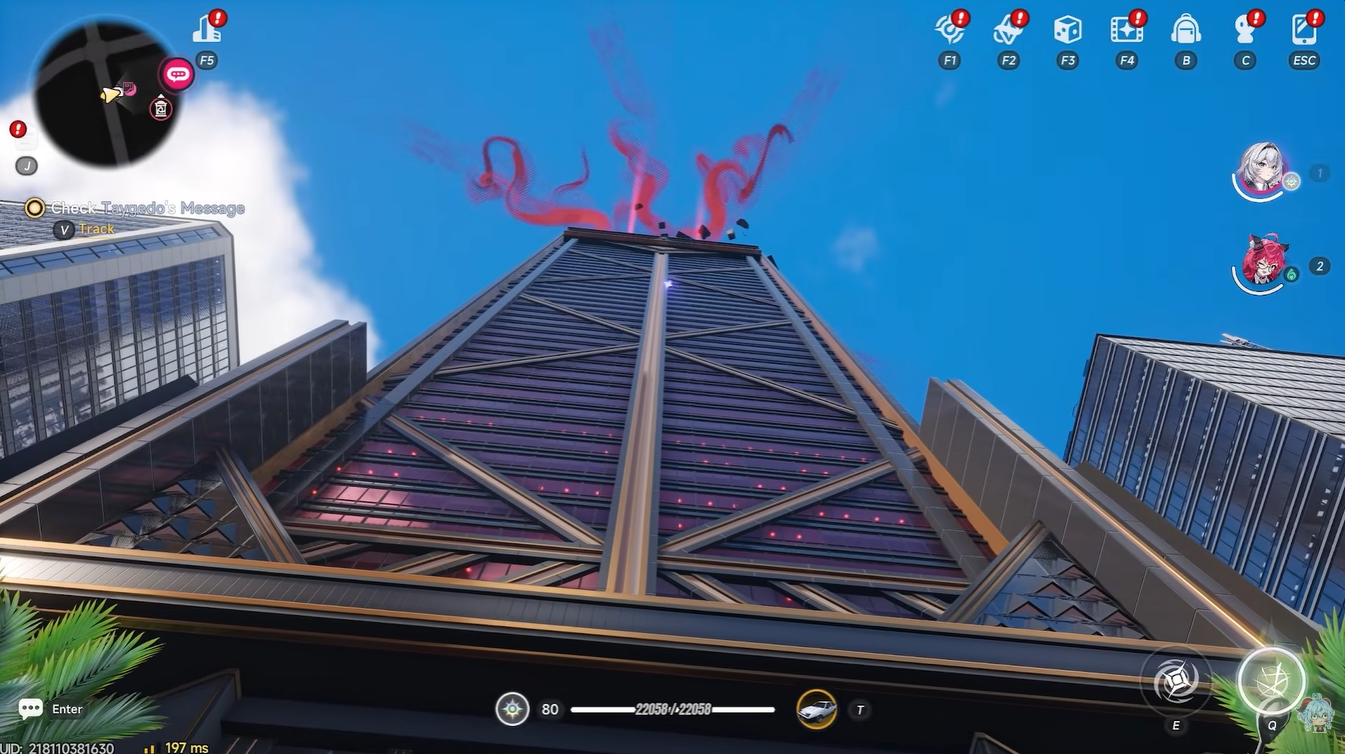Open the character icon labeled C
This screenshot has width=1345, height=754.
pos(1244,30)
